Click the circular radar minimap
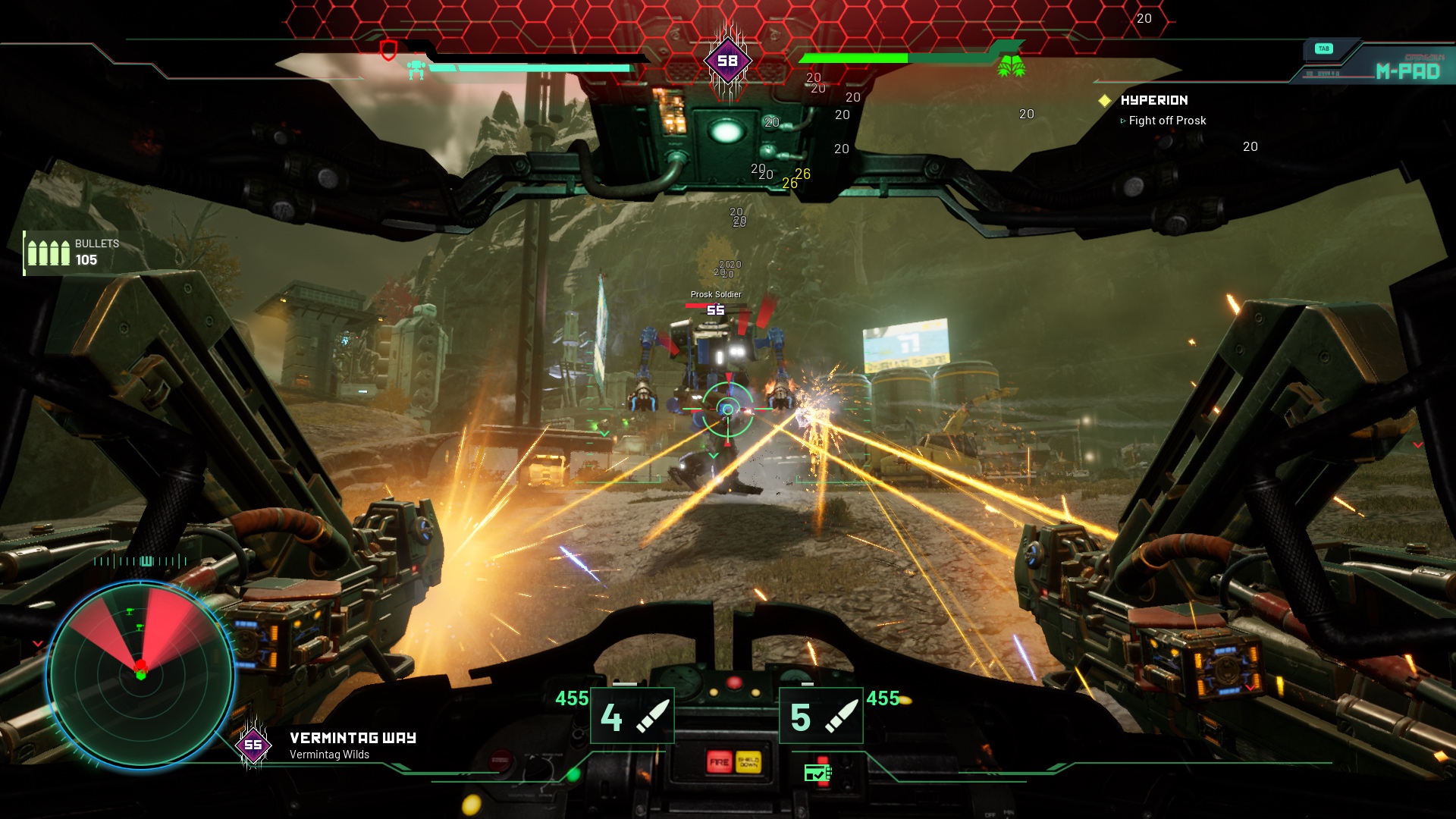The width and height of the screenshot is (1456, 819). click(141, 674)
